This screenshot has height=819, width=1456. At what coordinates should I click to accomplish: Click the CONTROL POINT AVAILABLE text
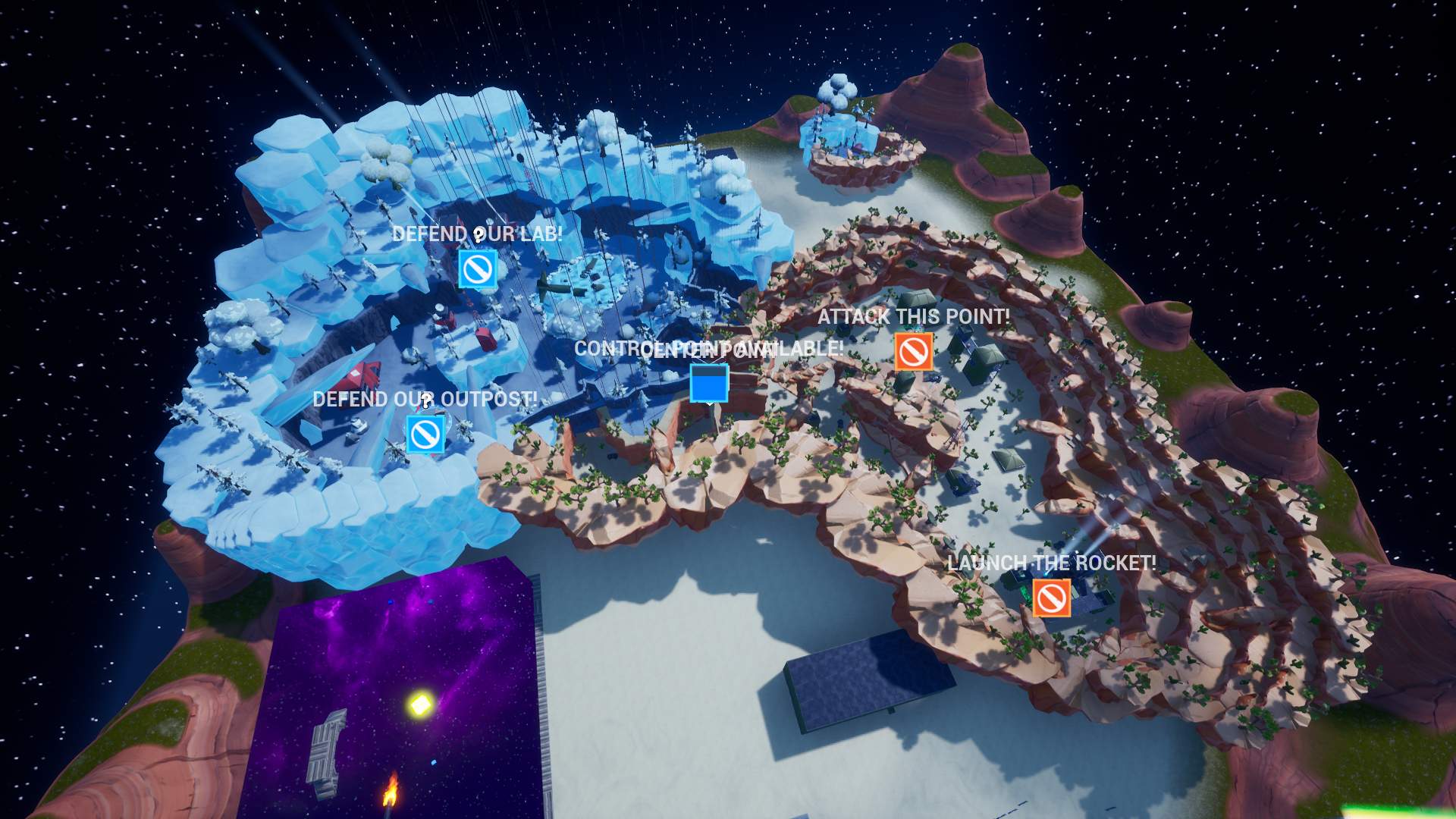tap(709, 350)
